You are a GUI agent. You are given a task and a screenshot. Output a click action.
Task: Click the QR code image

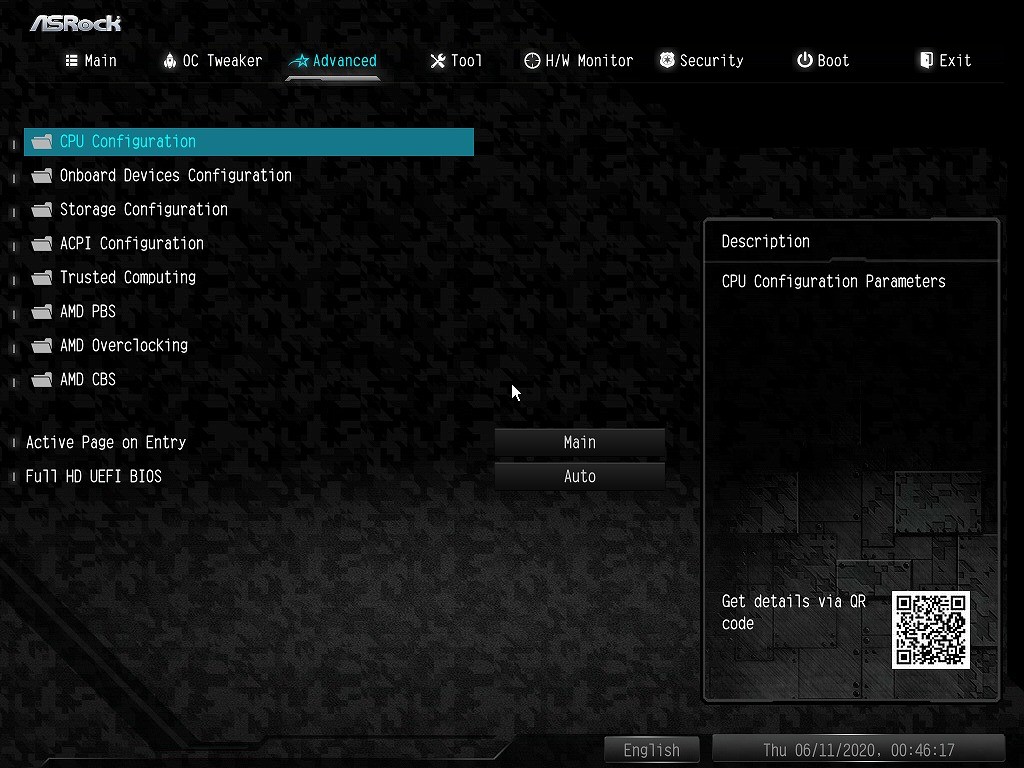tap(931, 630)
